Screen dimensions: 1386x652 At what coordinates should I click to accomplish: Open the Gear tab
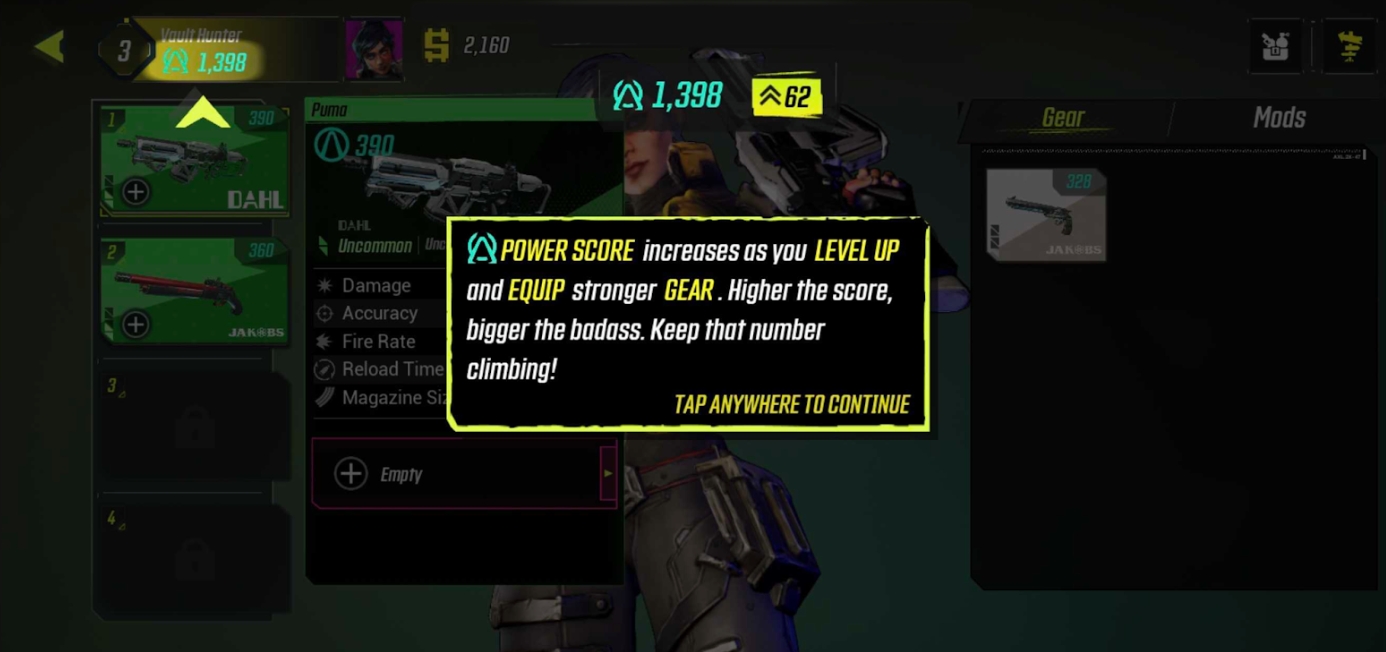pos(1062,118)
